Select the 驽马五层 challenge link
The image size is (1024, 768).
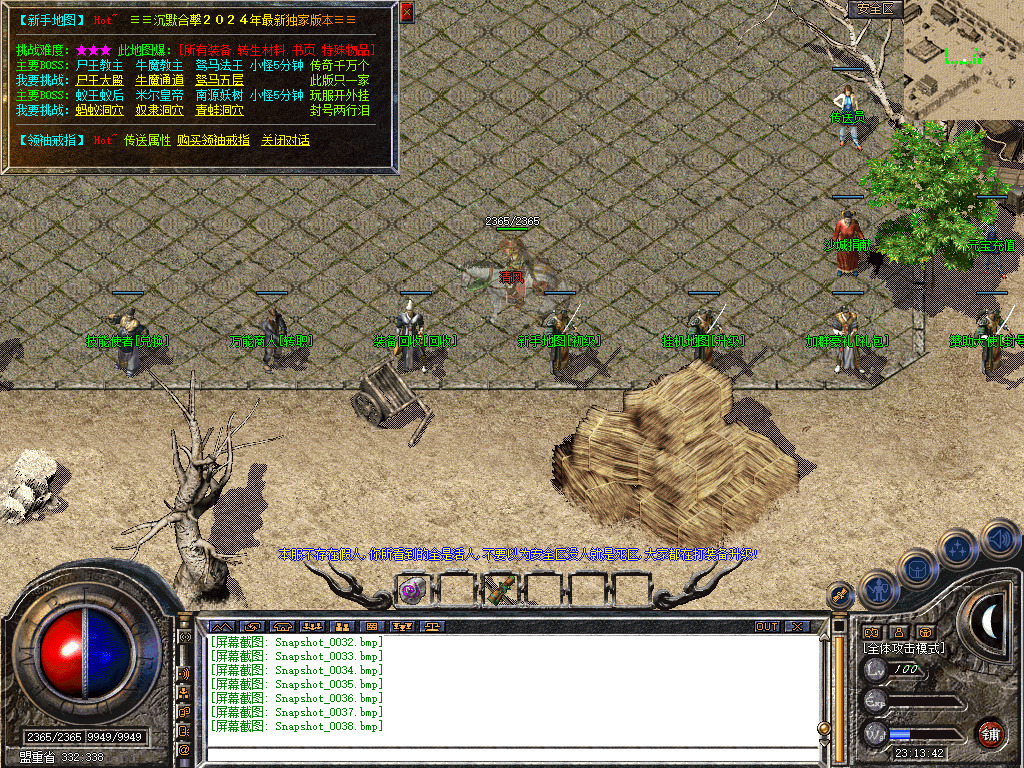point(219,80)
